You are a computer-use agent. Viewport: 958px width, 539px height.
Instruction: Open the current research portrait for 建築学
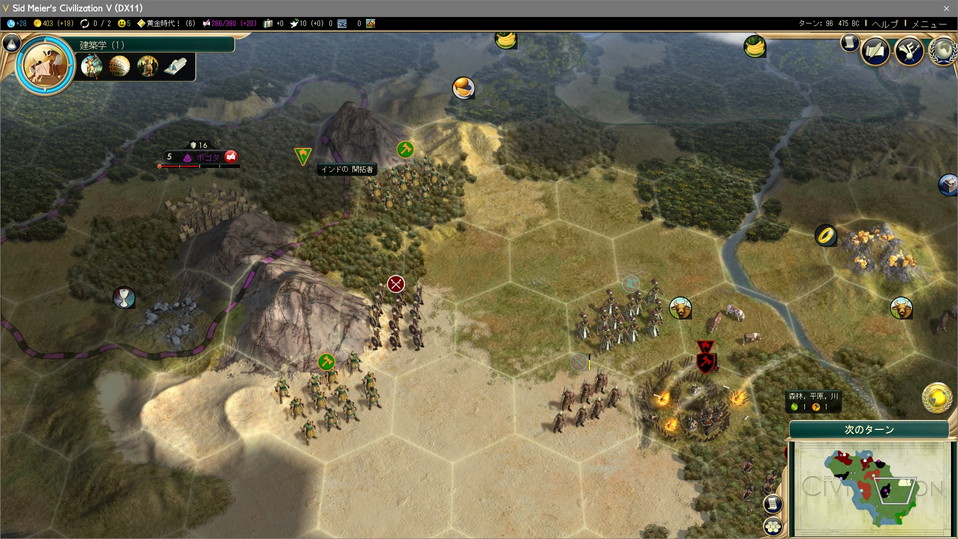click(45, 65)
